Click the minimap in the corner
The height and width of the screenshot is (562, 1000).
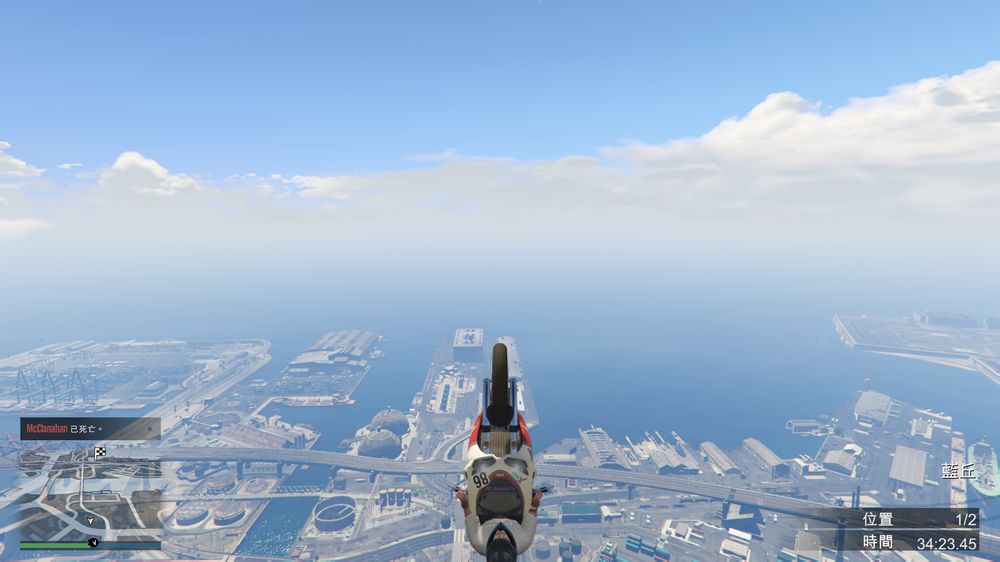[90, 492]
